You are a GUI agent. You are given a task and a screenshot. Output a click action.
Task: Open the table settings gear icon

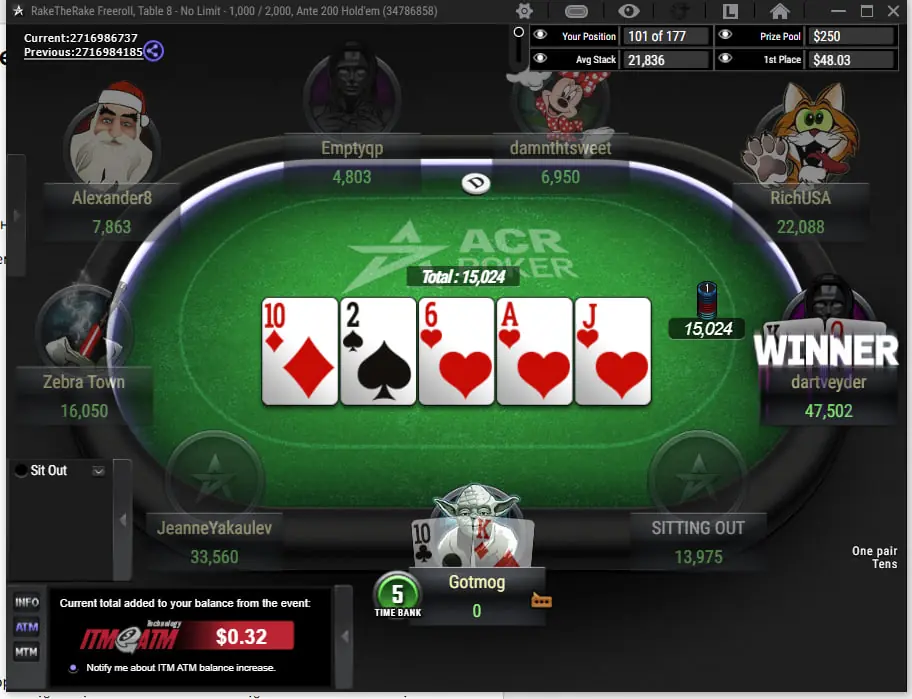pos(525,11)
